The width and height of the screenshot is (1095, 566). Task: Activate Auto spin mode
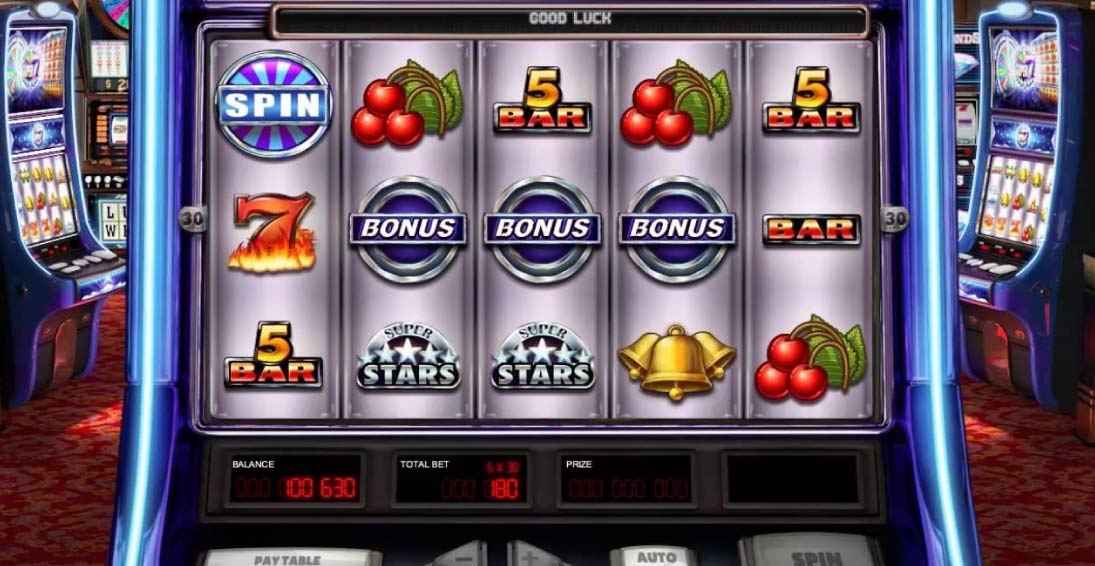tap(655, 557)
